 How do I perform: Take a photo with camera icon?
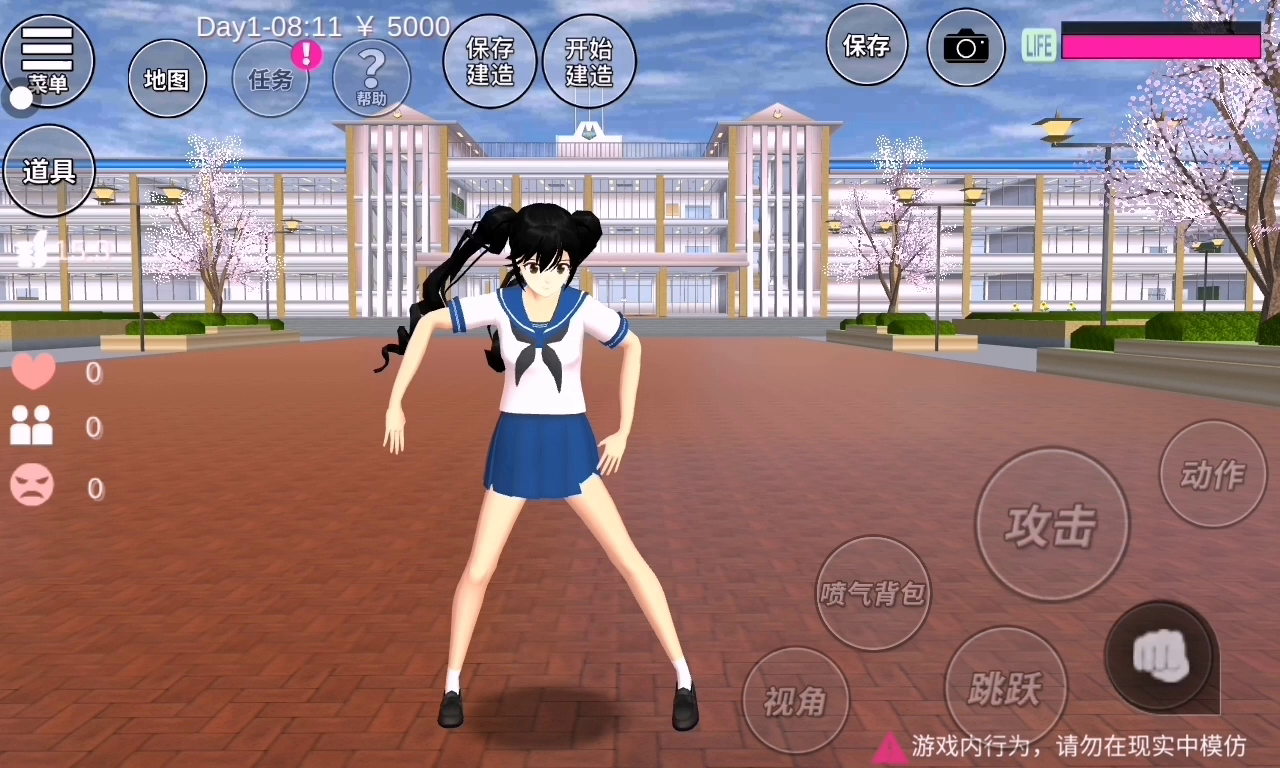coord(966,47)
